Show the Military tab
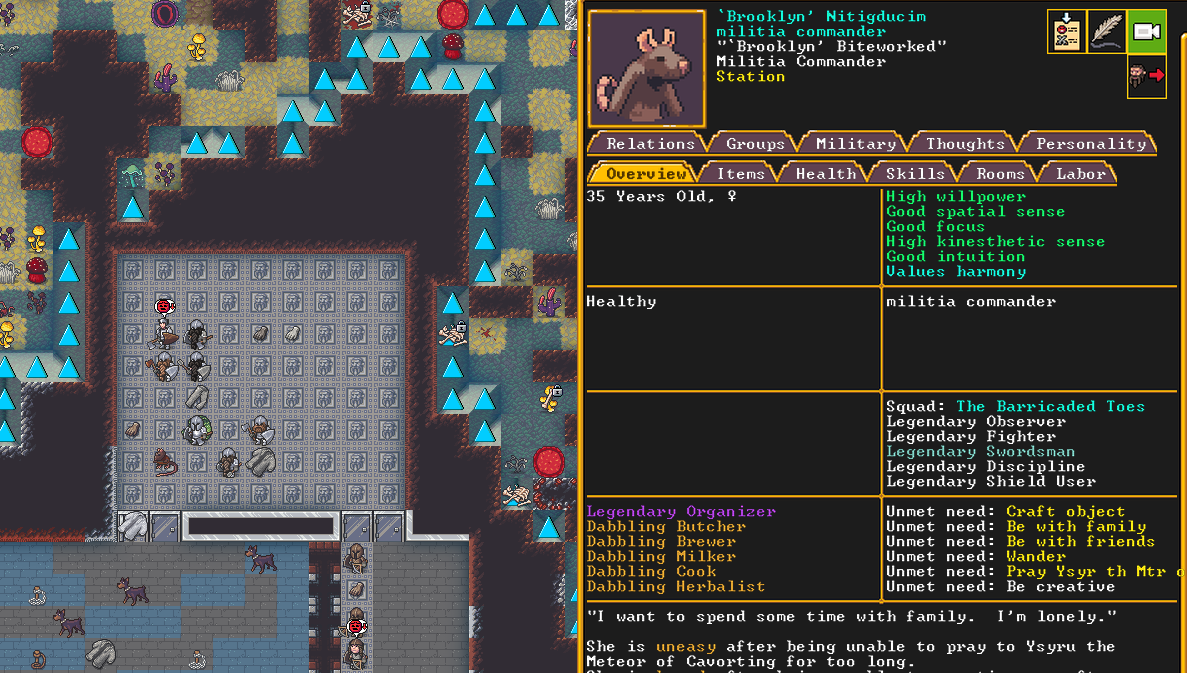 [855, 144]
